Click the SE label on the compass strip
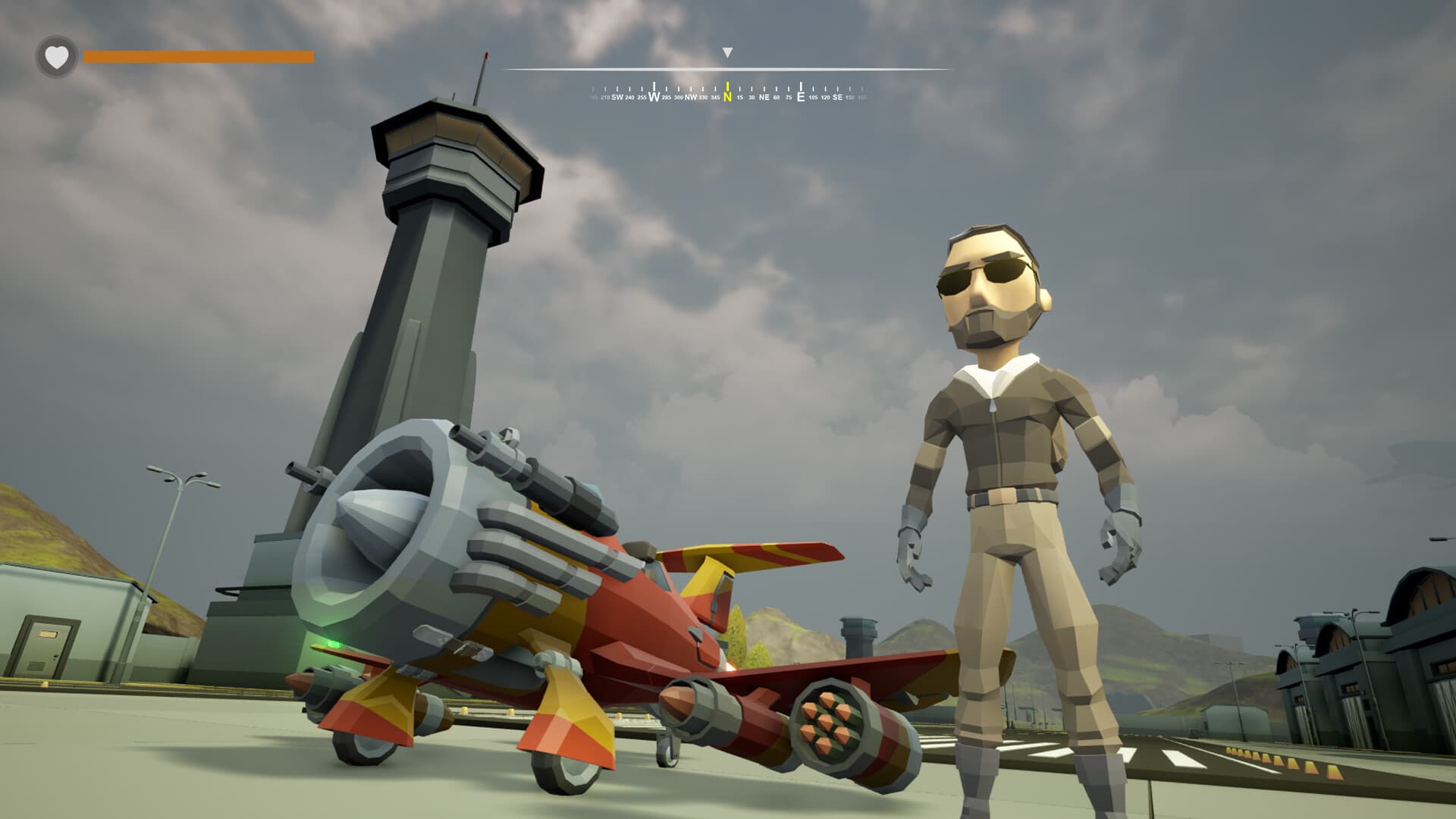Screen dimensions: 1456x819 pyautogui.click(x=837, y=98)
